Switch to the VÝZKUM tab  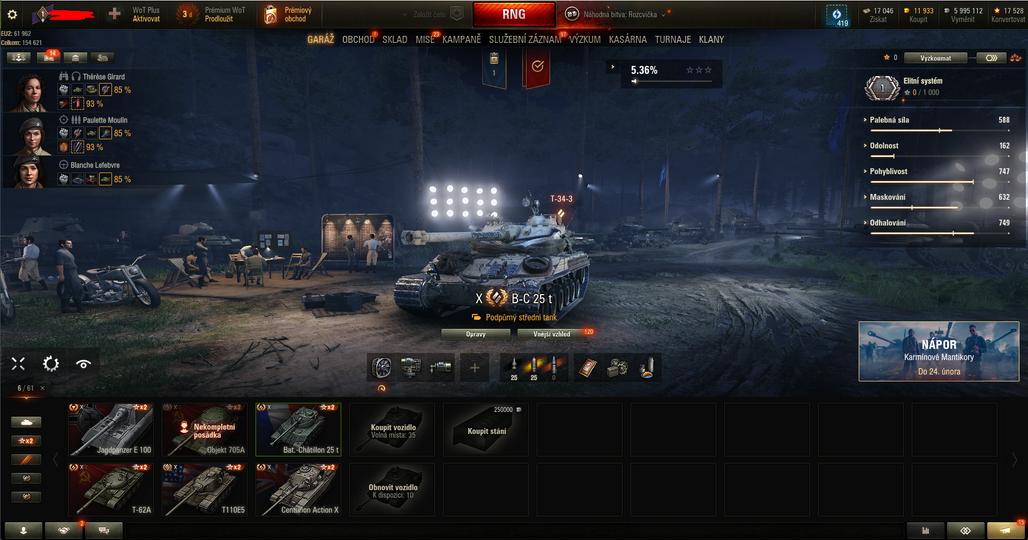(x=585, y=40)
